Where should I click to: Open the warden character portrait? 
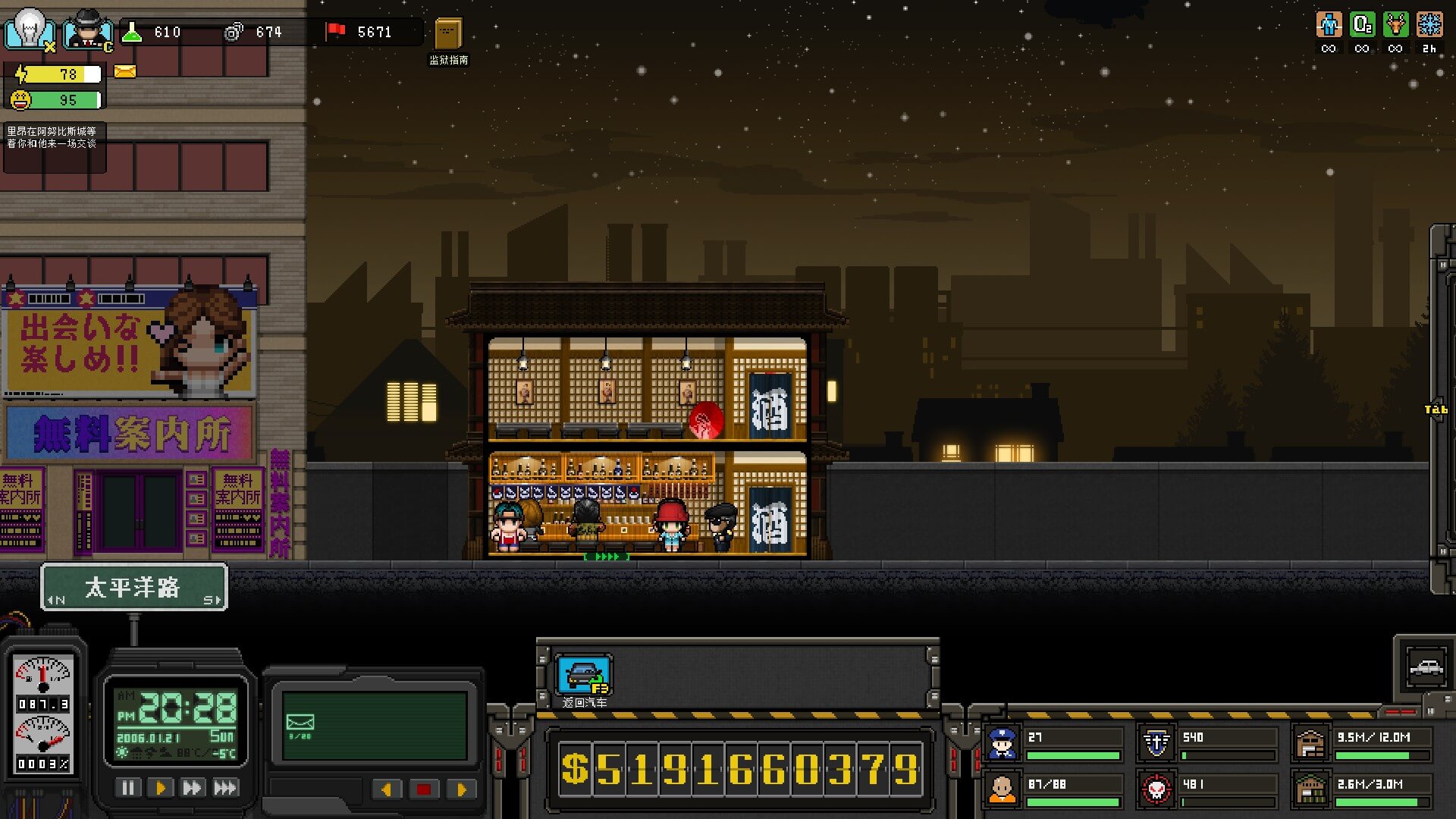point(88,30)
